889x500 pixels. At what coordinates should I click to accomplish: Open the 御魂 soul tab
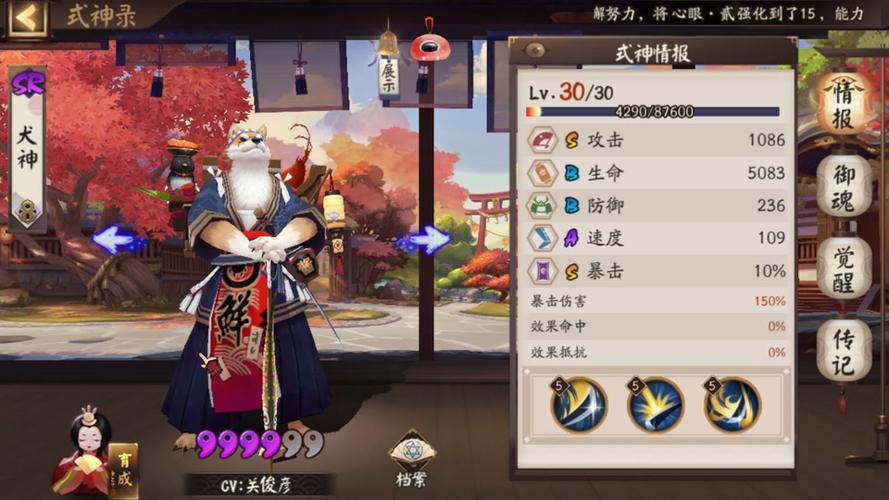843,188
